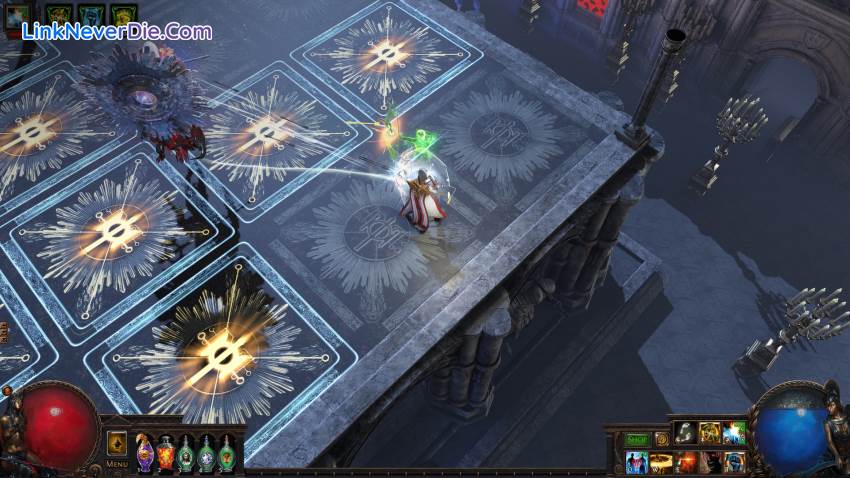Activate the blue fist skill in the skill bar
This screenshot has height=478, width=850.
pyautogui.click(x=735, y=462)
